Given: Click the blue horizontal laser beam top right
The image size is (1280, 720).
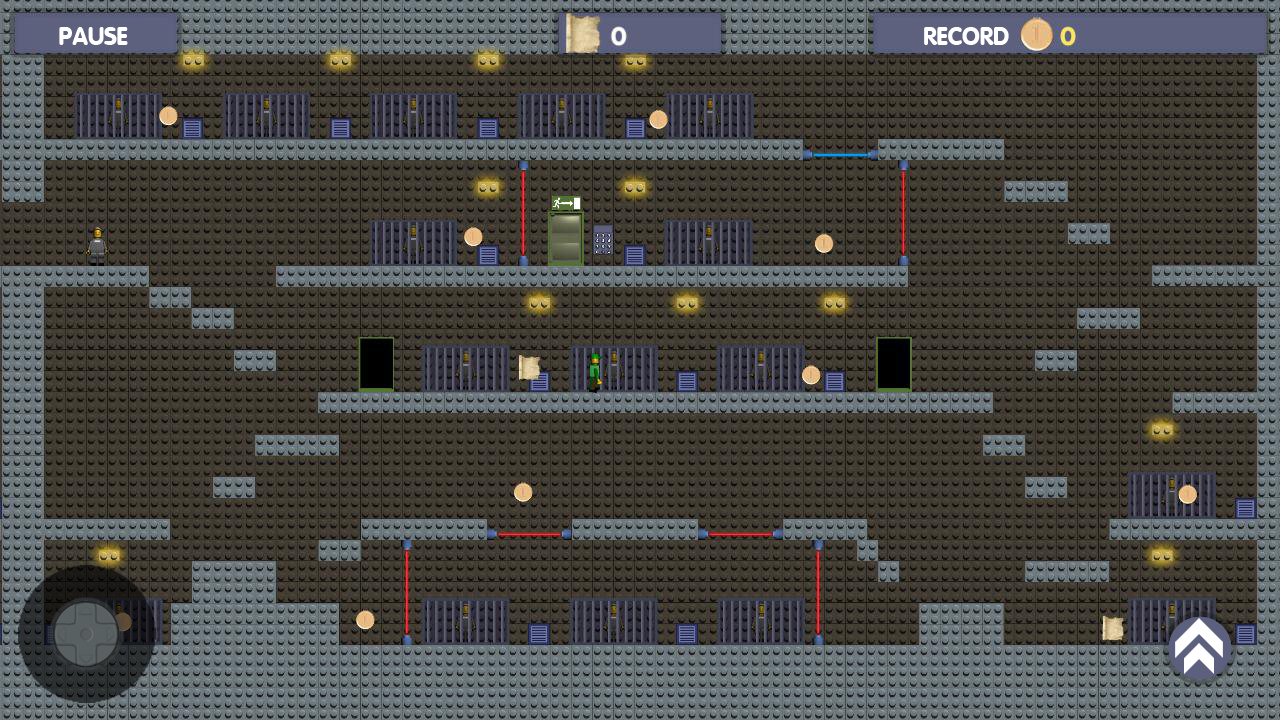Looking at the screenshot, I should tap(840, 155).
